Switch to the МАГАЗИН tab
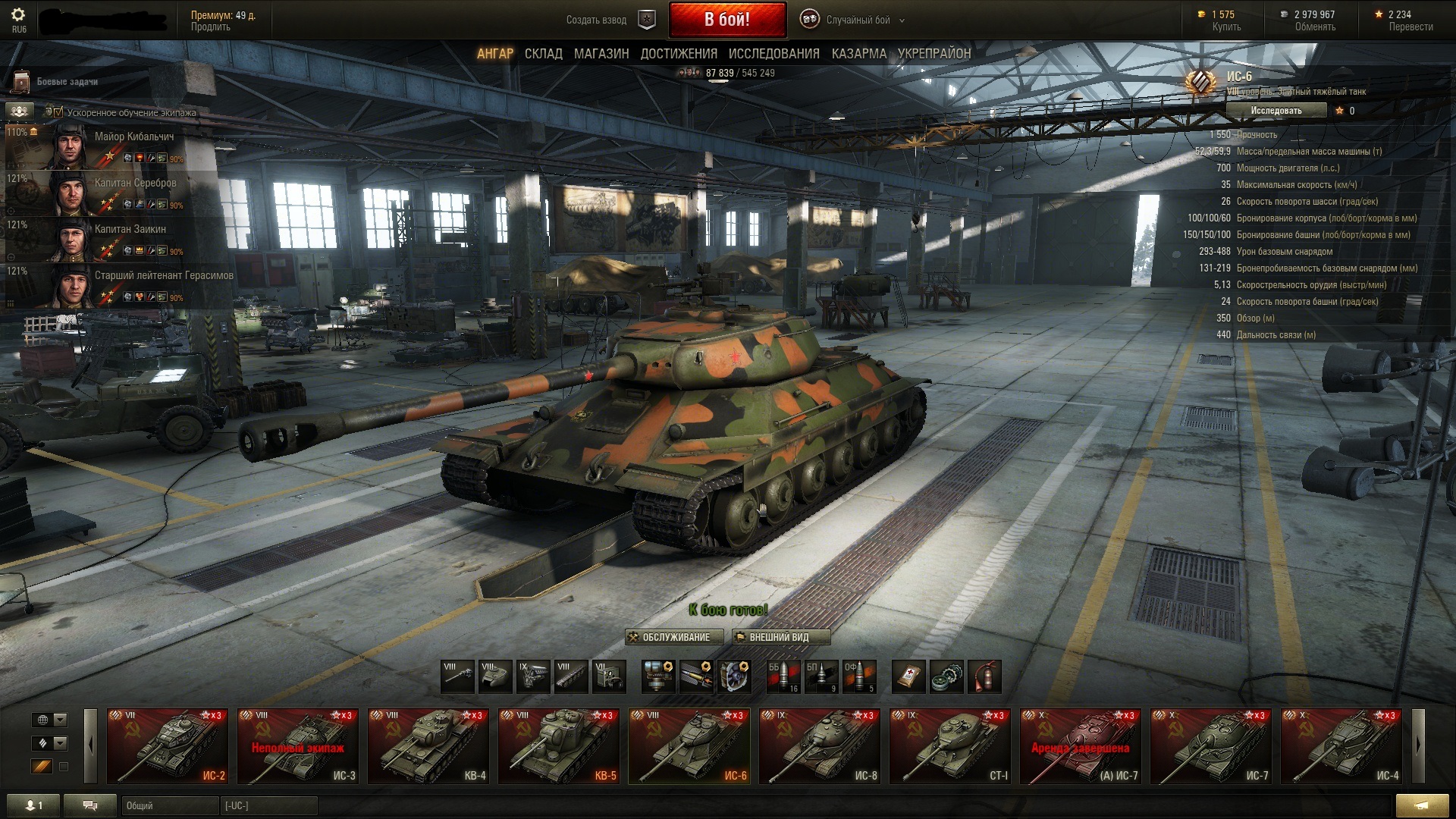 pyautogui.click(x=601, y=54)
